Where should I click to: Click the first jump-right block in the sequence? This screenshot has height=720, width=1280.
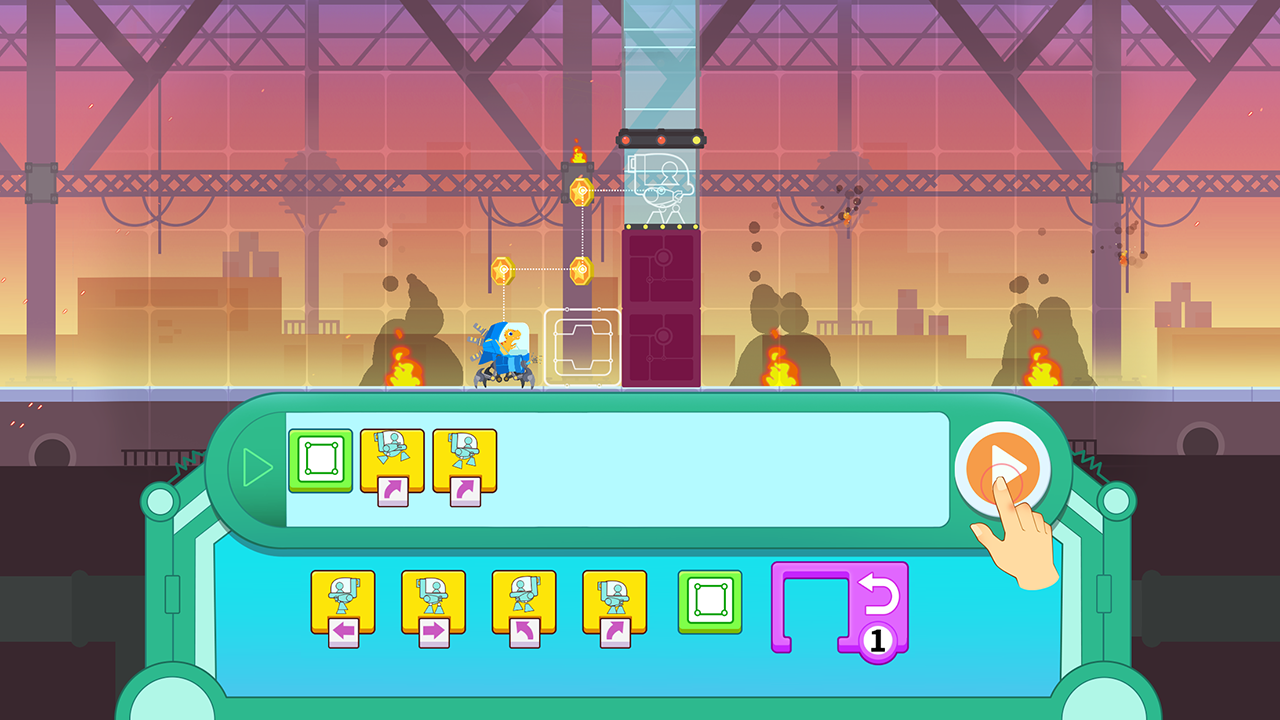[x=393, y=460]
